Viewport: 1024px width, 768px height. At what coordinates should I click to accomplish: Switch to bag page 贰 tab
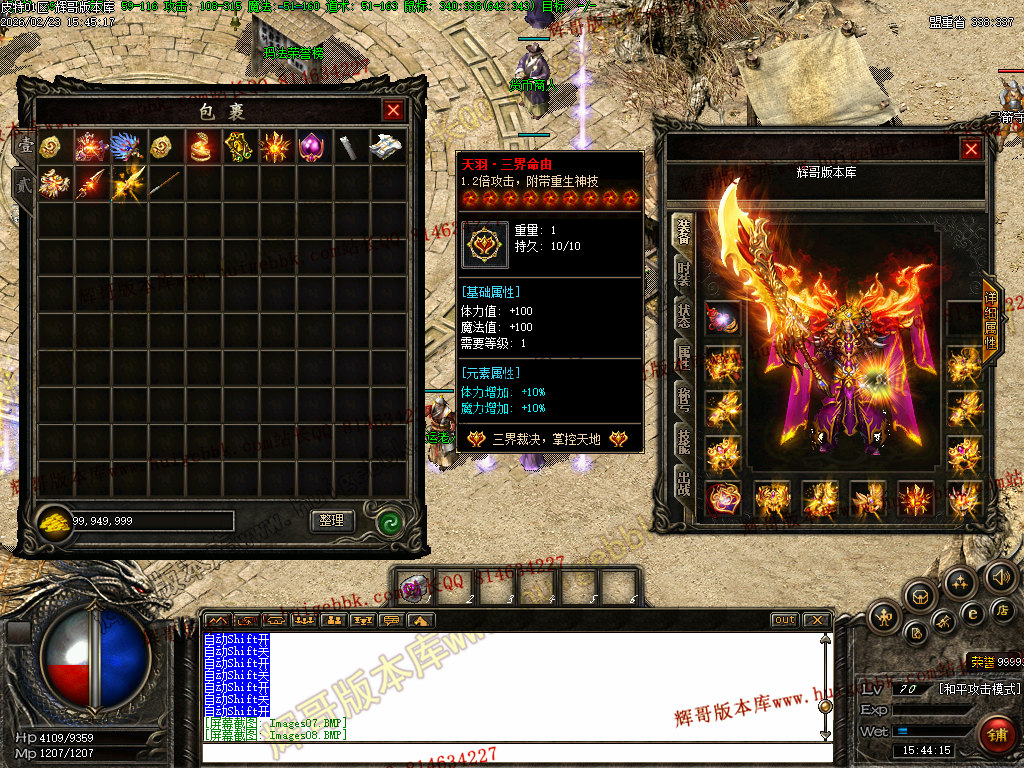pyautogui.click(x=22, y=184)
